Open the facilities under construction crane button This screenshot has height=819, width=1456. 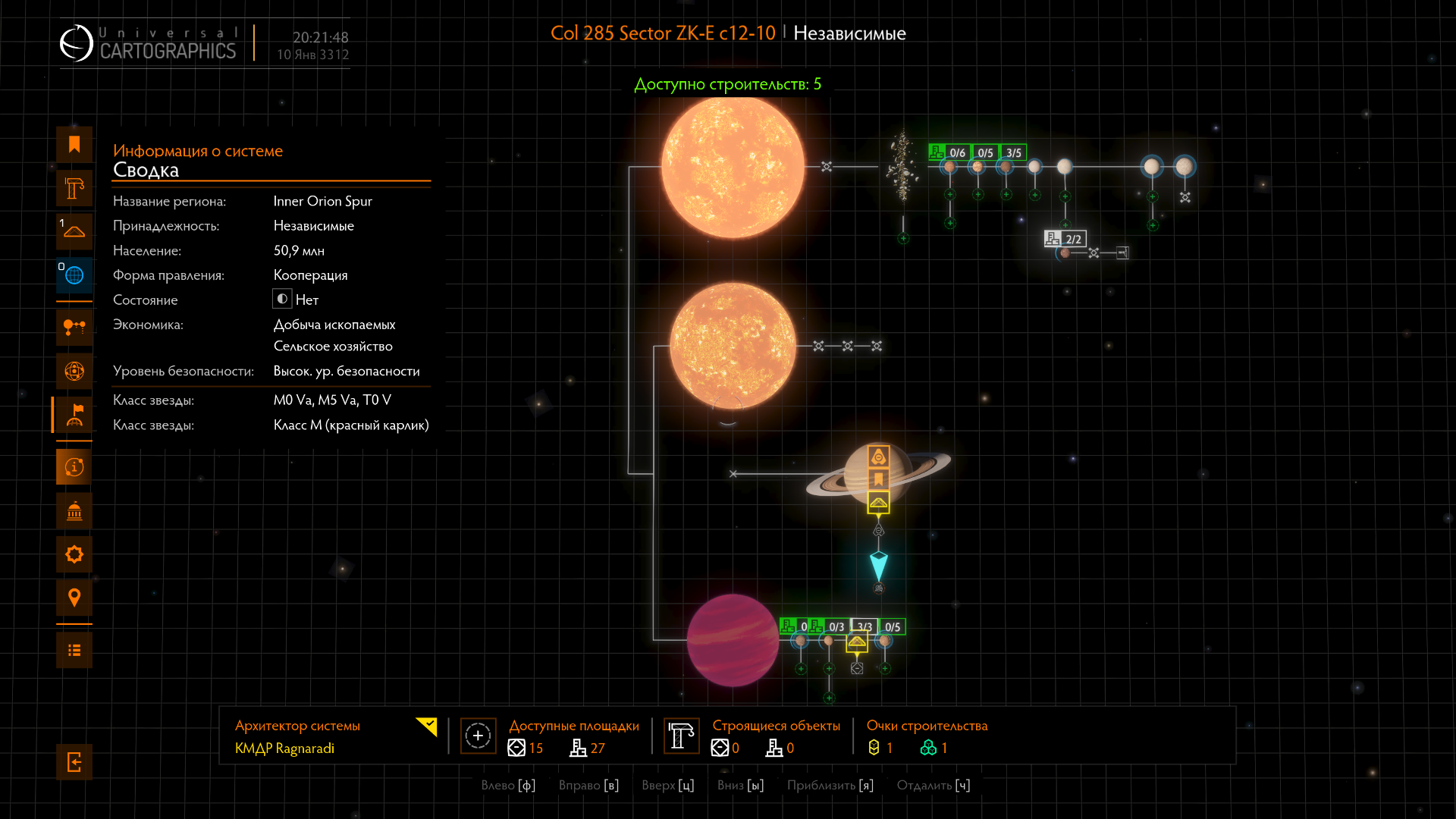[681, 736]
